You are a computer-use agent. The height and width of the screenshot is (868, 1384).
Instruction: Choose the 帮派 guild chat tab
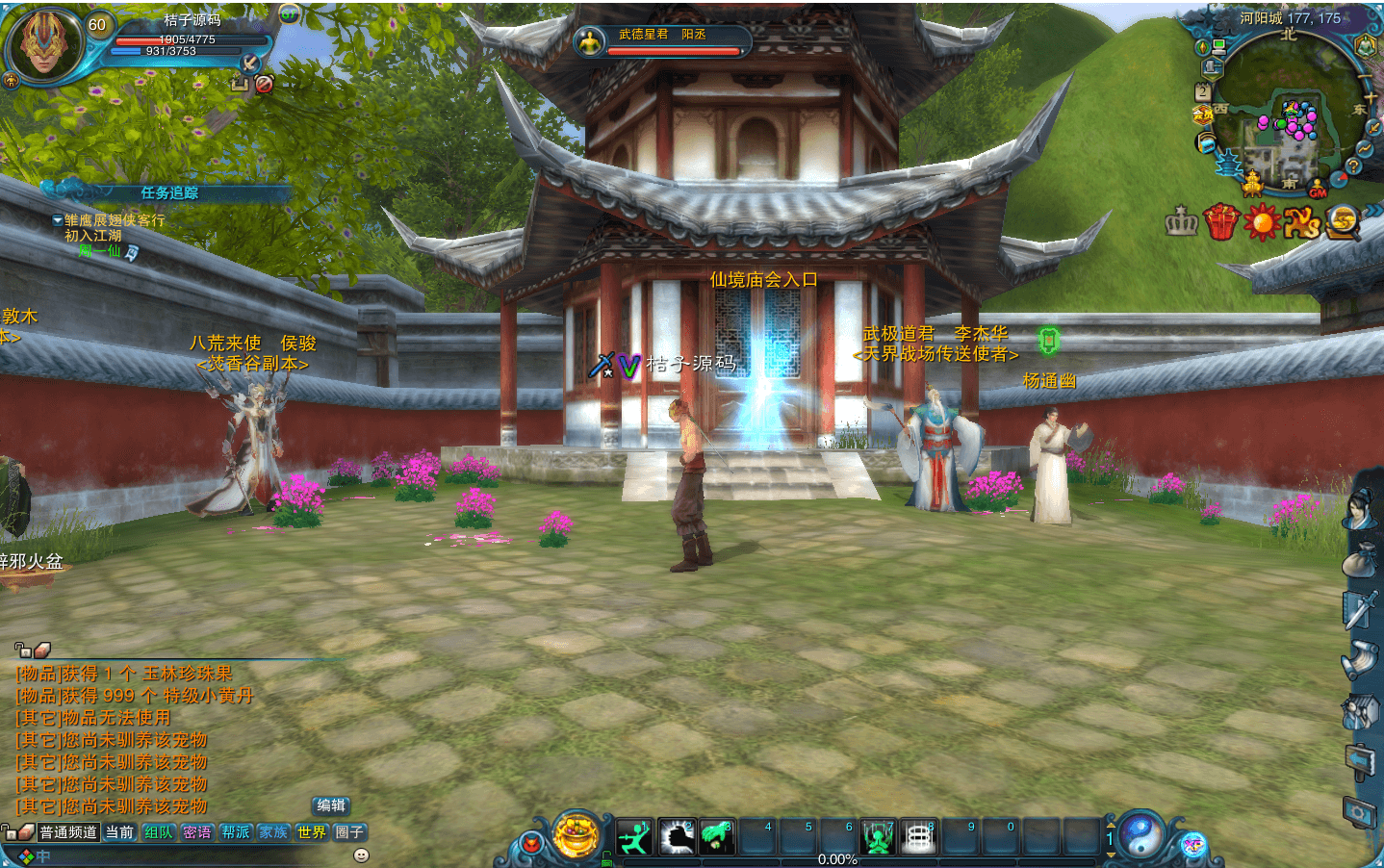pos(236,832)
